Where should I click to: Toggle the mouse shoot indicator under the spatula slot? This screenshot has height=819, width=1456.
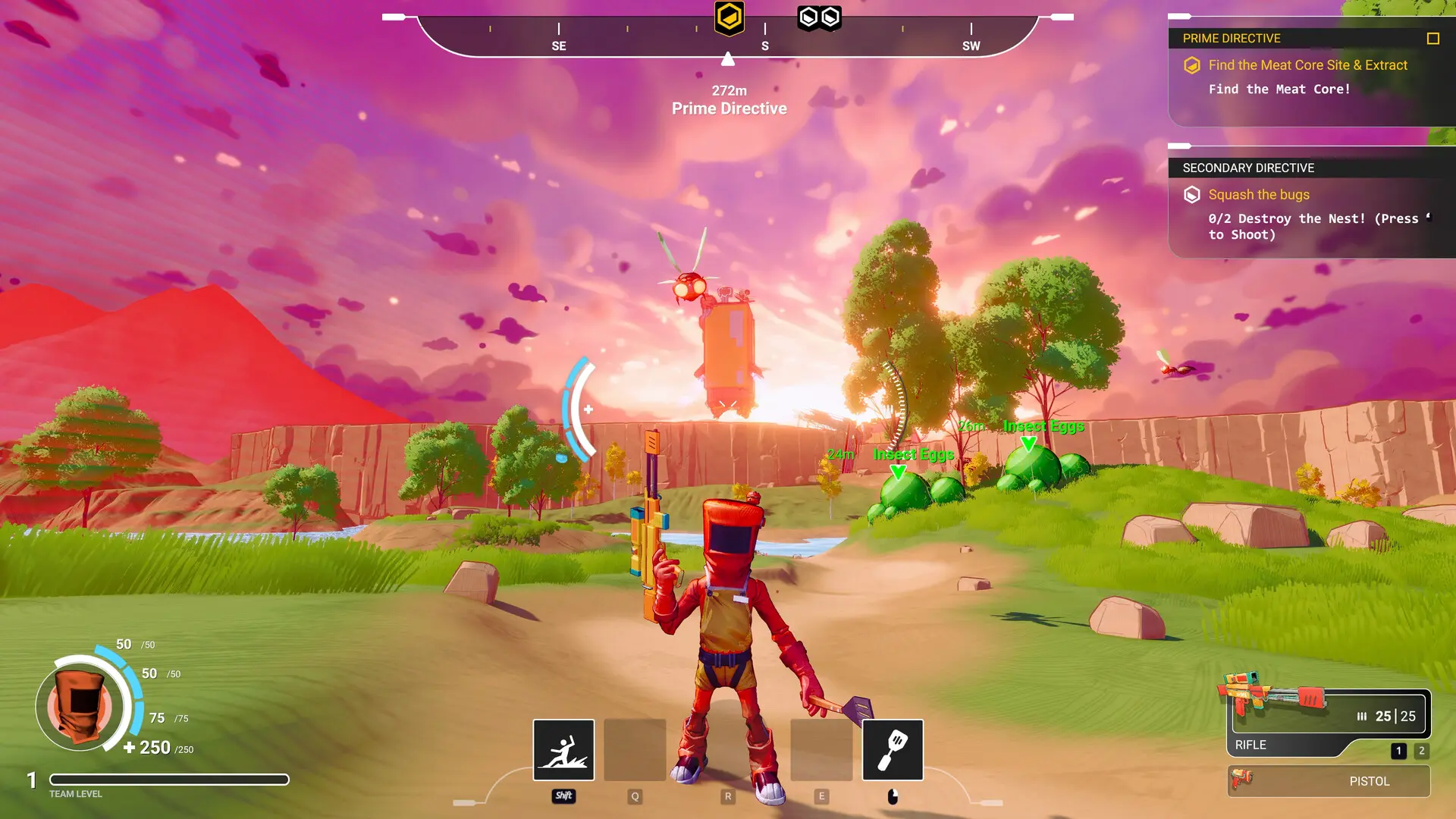tap(892, 796)
